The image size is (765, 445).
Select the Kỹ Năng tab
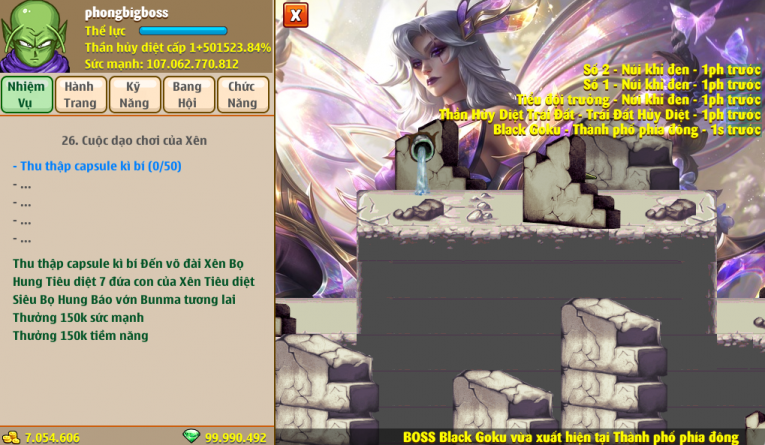pyautogui.click(x=134, y=94)
